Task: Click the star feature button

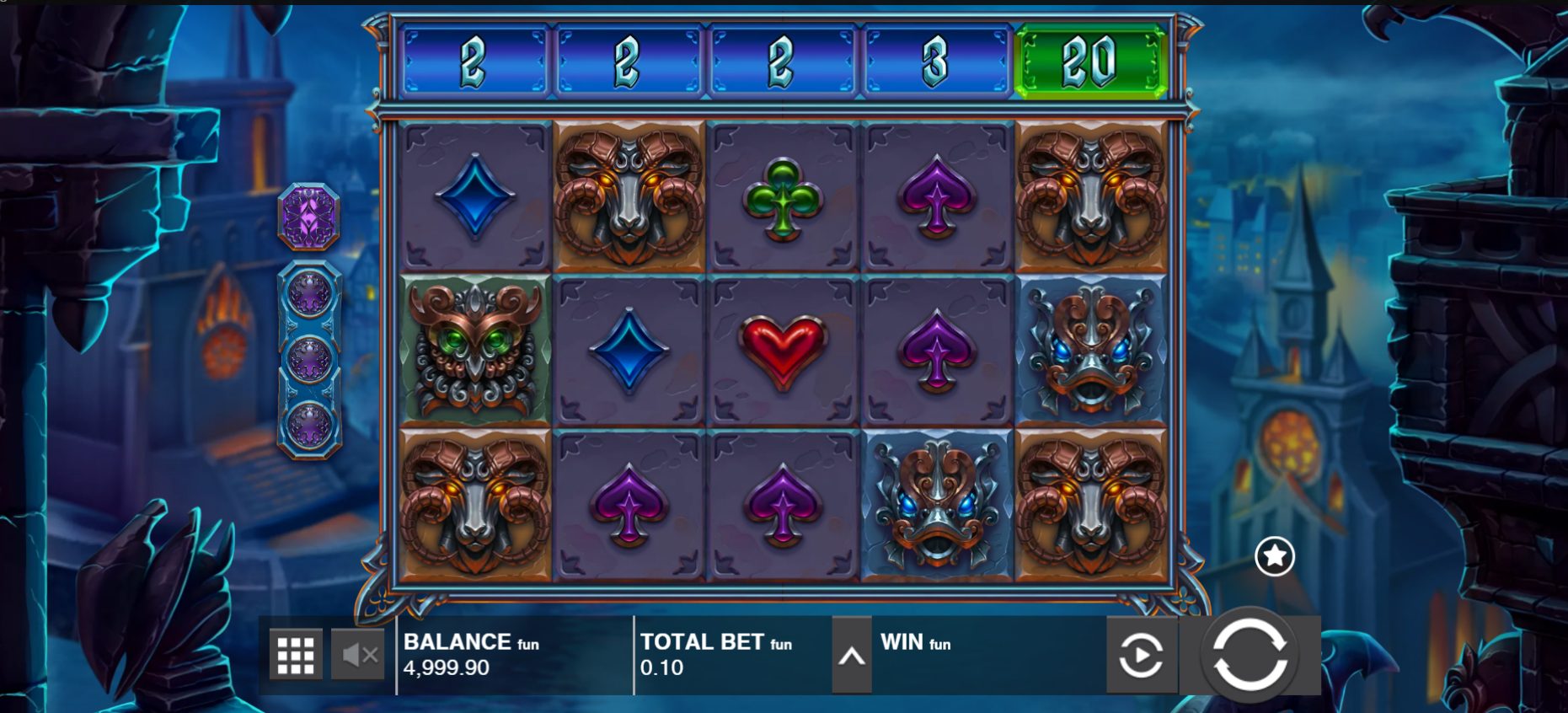Action: [x=1274, y=556]
